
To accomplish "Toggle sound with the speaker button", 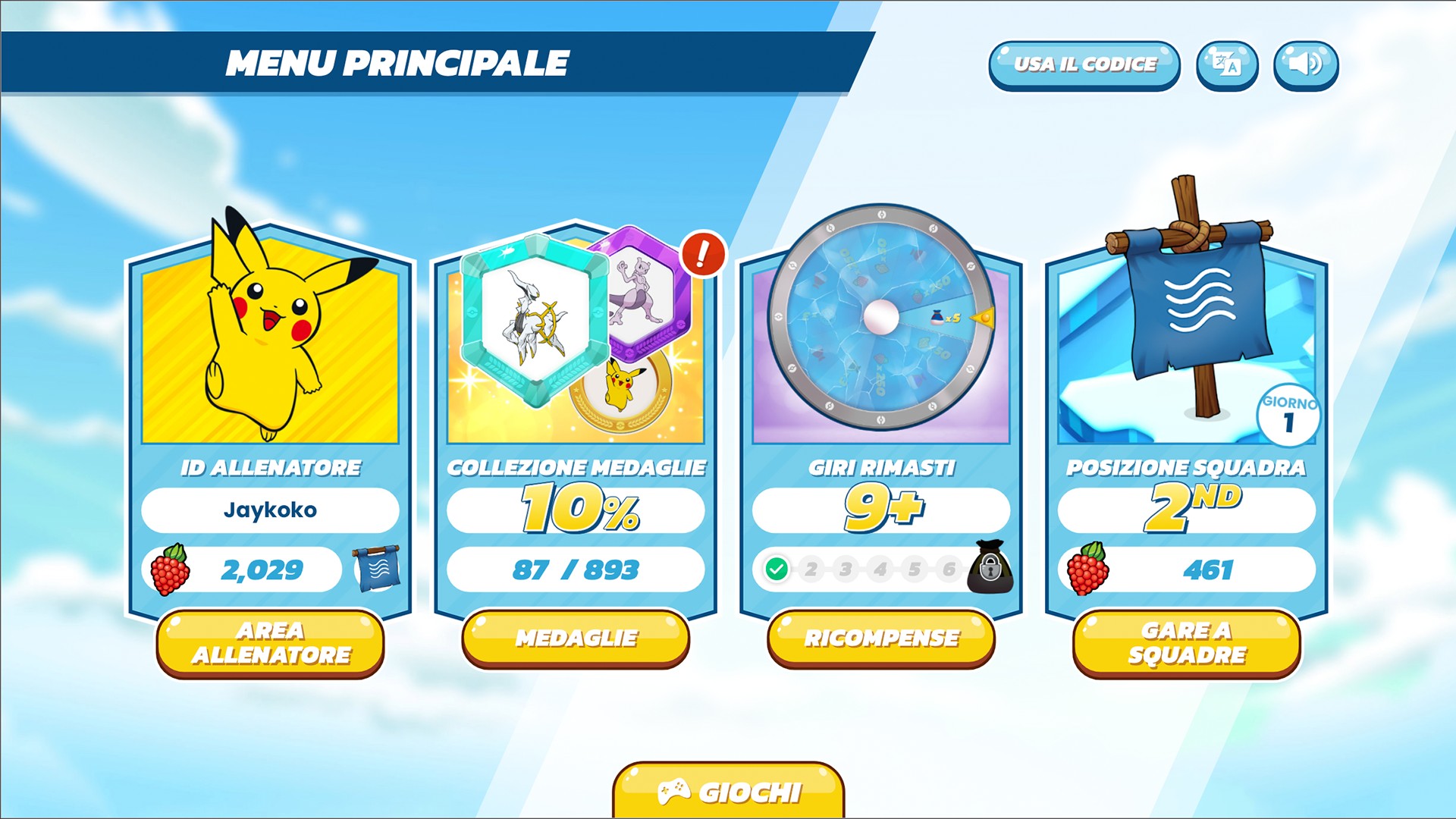I will [1305, 65].
